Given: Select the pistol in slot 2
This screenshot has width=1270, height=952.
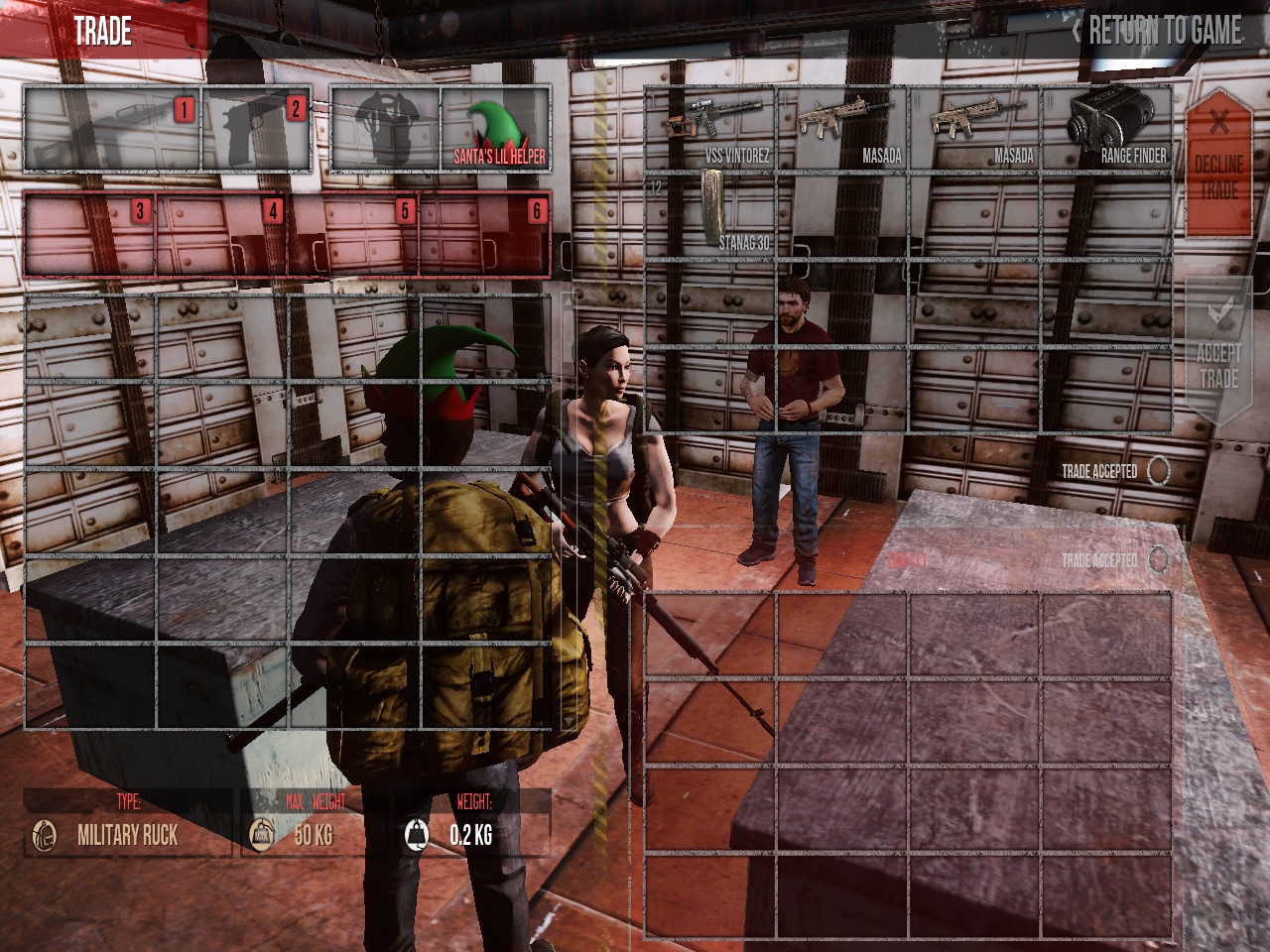Looking at the screenshot, I should pyautogui.click(x=256, y=130).
